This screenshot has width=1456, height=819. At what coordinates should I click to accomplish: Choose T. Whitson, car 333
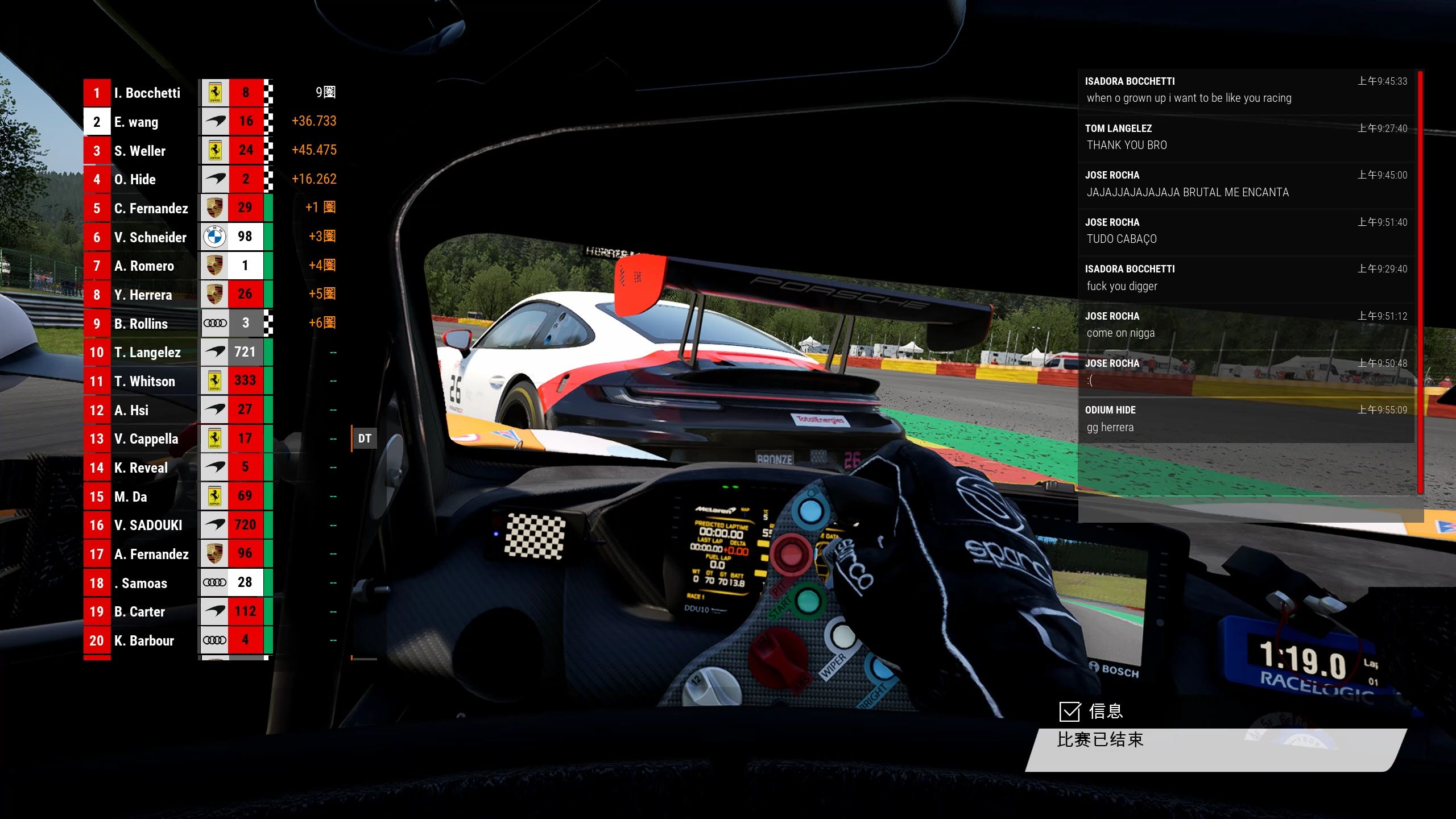(144, 381)
